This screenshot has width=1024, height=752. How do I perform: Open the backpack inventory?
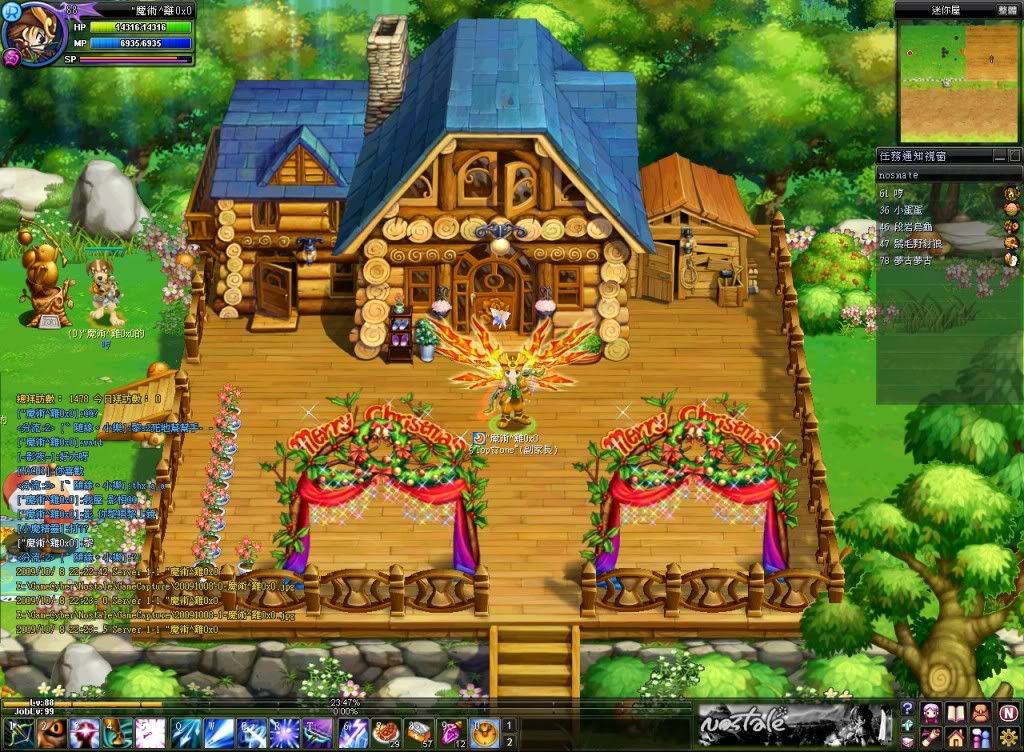[980, 712]
